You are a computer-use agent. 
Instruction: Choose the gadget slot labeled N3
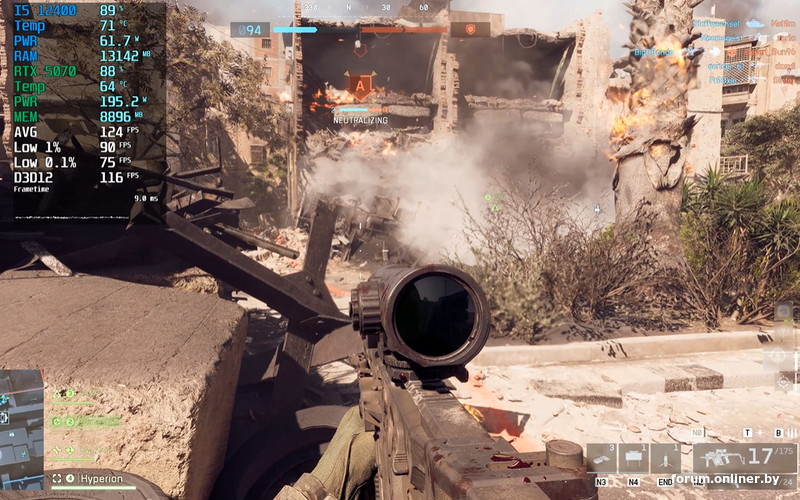[x=602, y=459]
